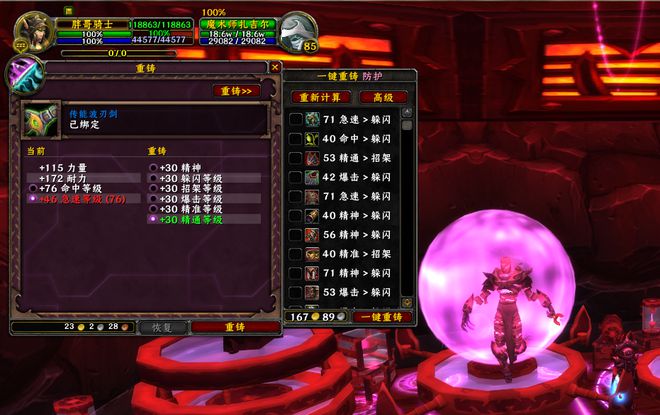Click the 一键重铸 button at panel bottom
The height and width of the screenshot is (415, 660).
pyautogui.click(x=383, y=316)
